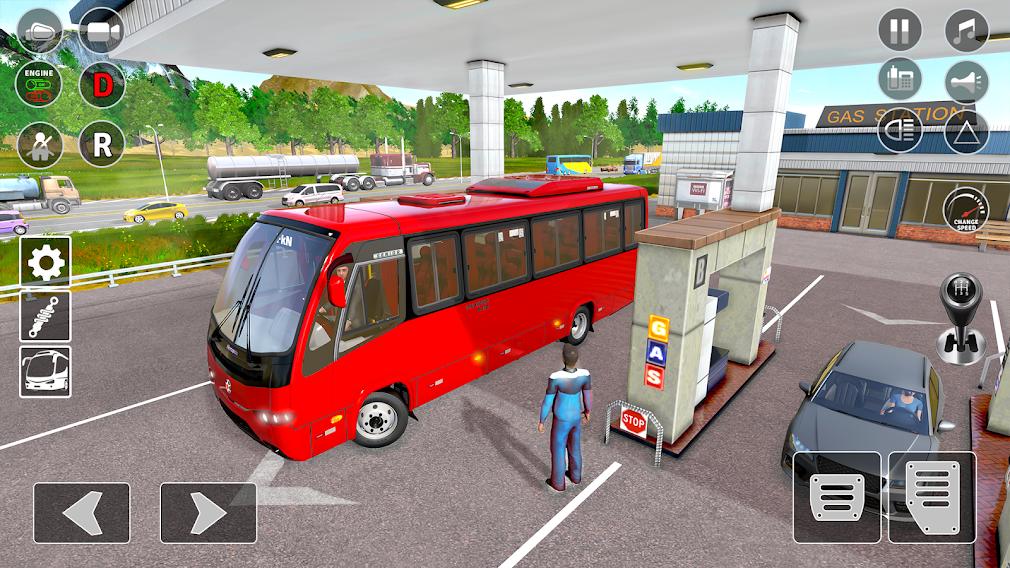Screen dimensions: 1010x568
Task: Steer left with the left arrow
Action: 81,513
